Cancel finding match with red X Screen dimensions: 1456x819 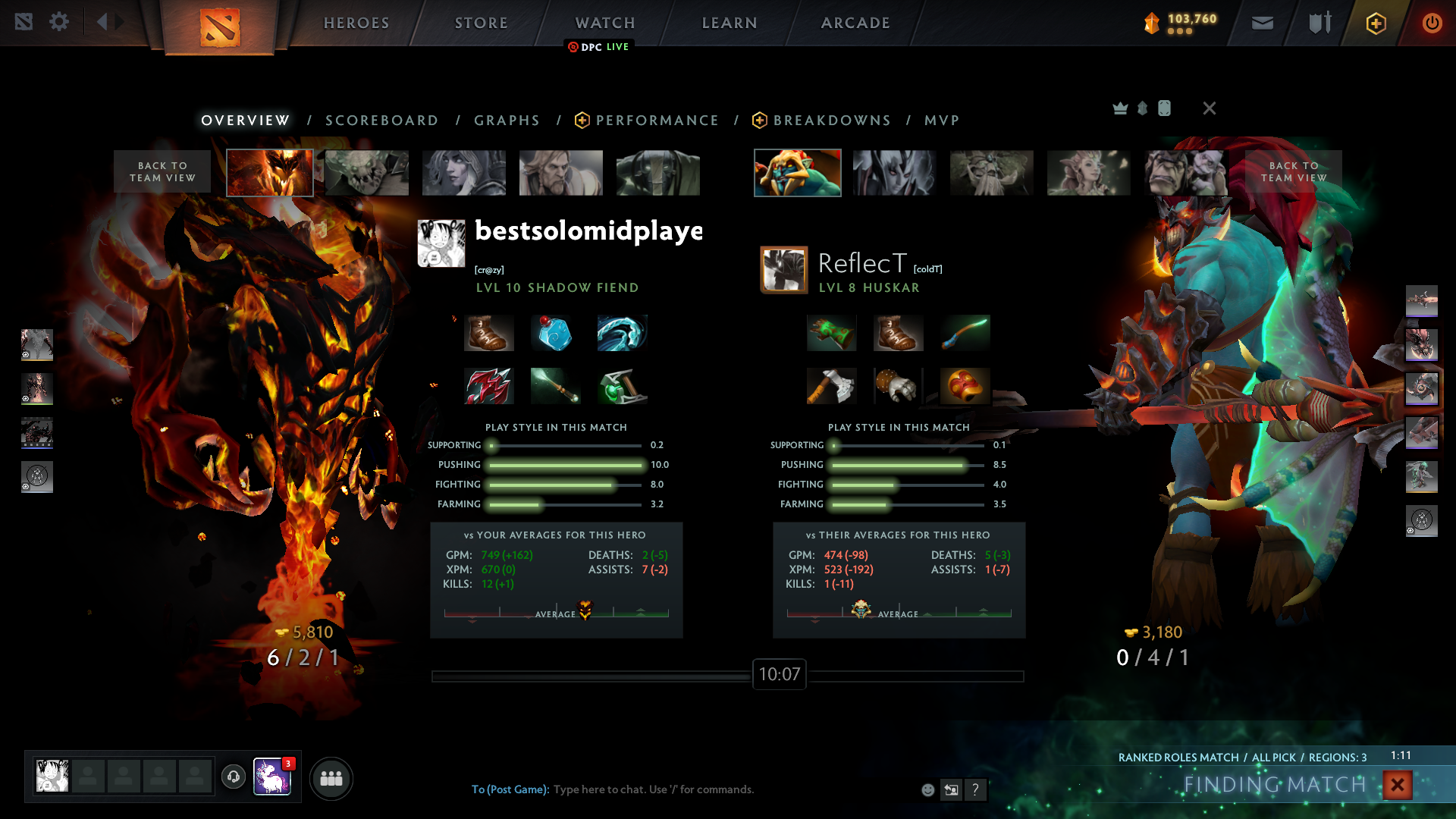point(1397,785)
